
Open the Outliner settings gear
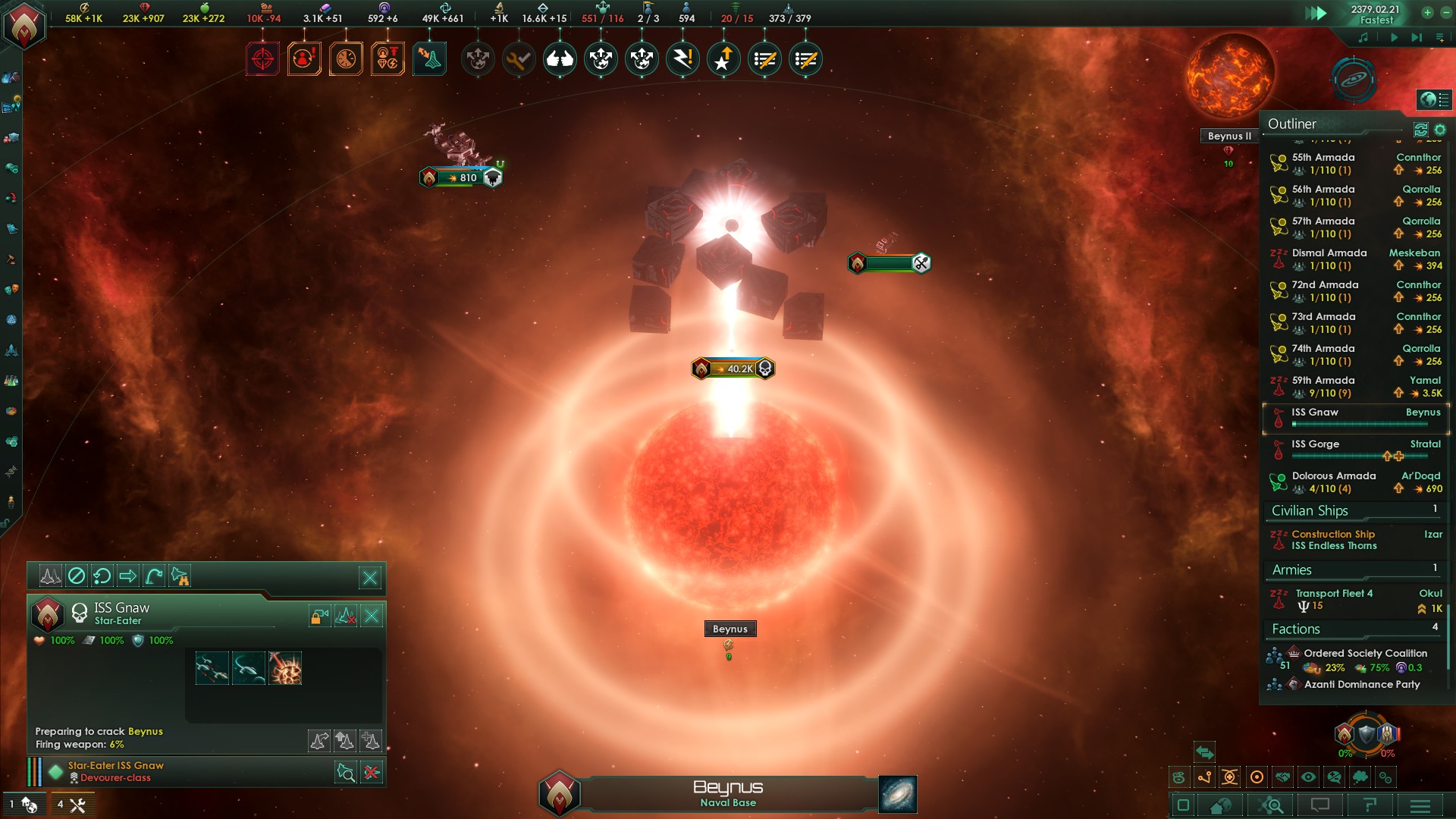click(x=1440, y=130)
